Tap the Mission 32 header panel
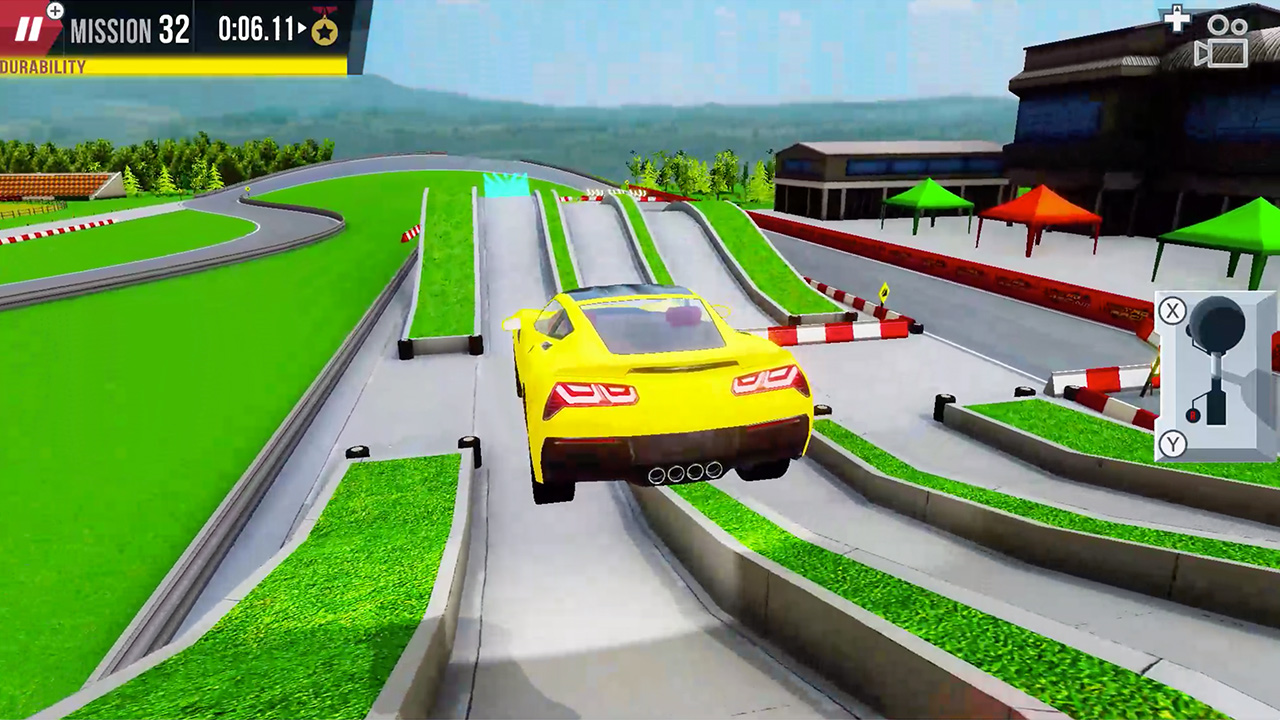Viewport: 1280px width, 720px height. pos(130,30)
